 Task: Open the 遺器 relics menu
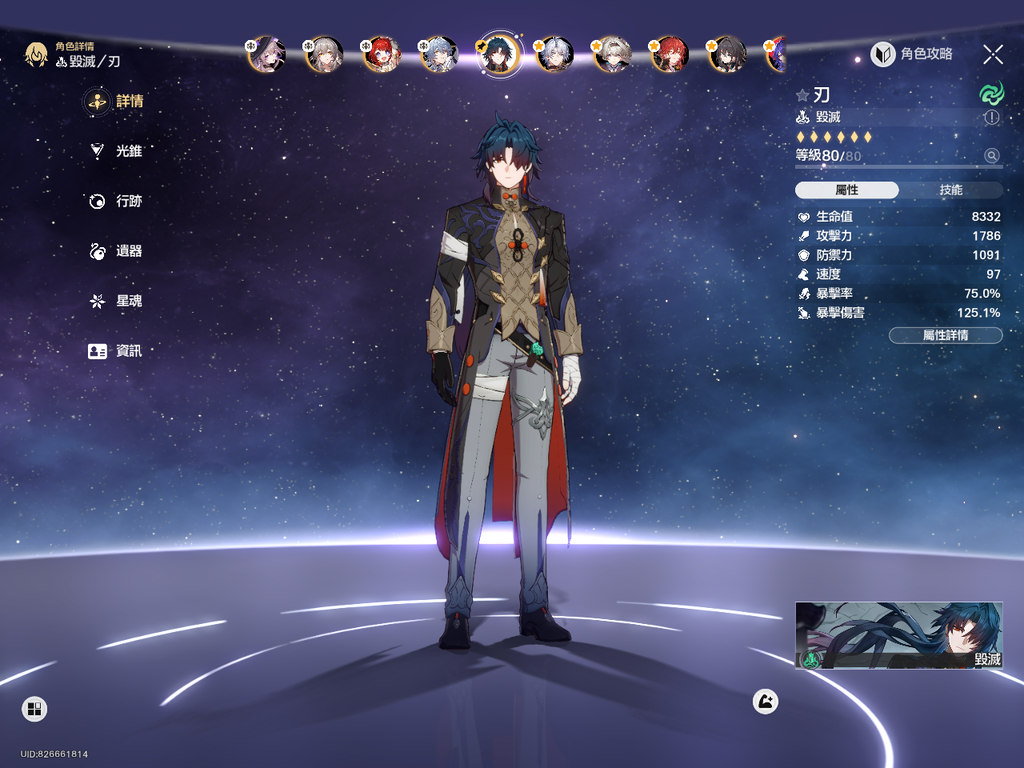[x=115, y=251]
